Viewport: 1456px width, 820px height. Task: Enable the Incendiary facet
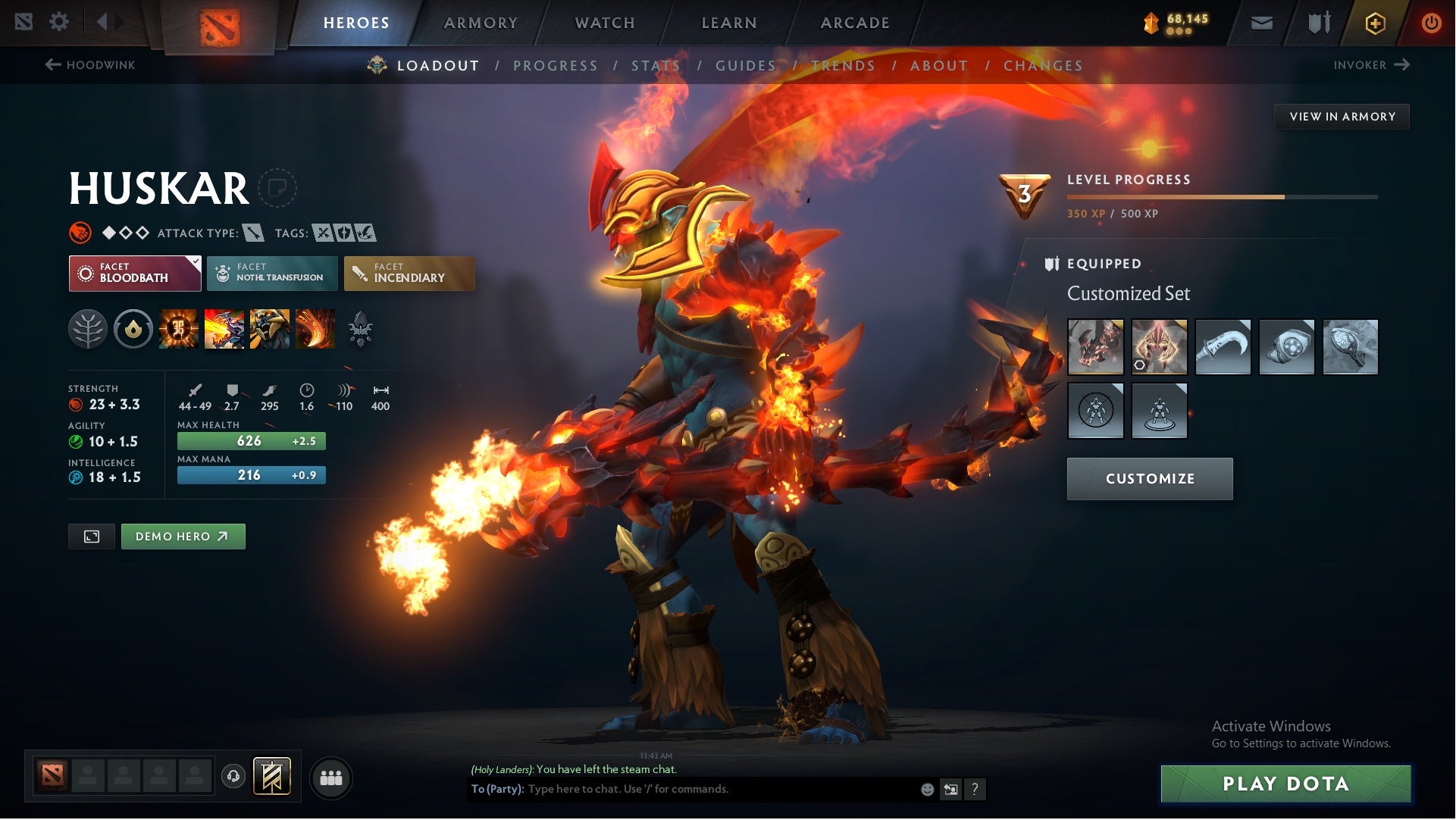(409, 274)
